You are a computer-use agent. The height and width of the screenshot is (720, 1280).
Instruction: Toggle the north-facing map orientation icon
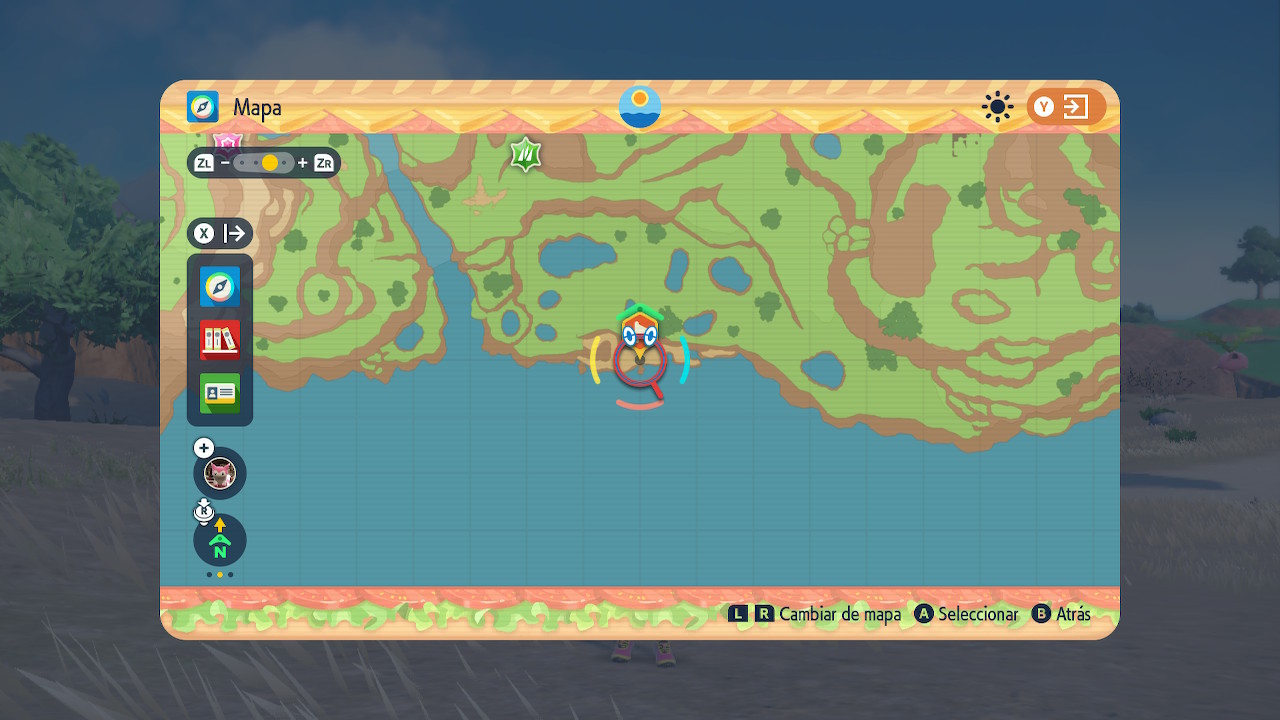[x=220, y=540]
